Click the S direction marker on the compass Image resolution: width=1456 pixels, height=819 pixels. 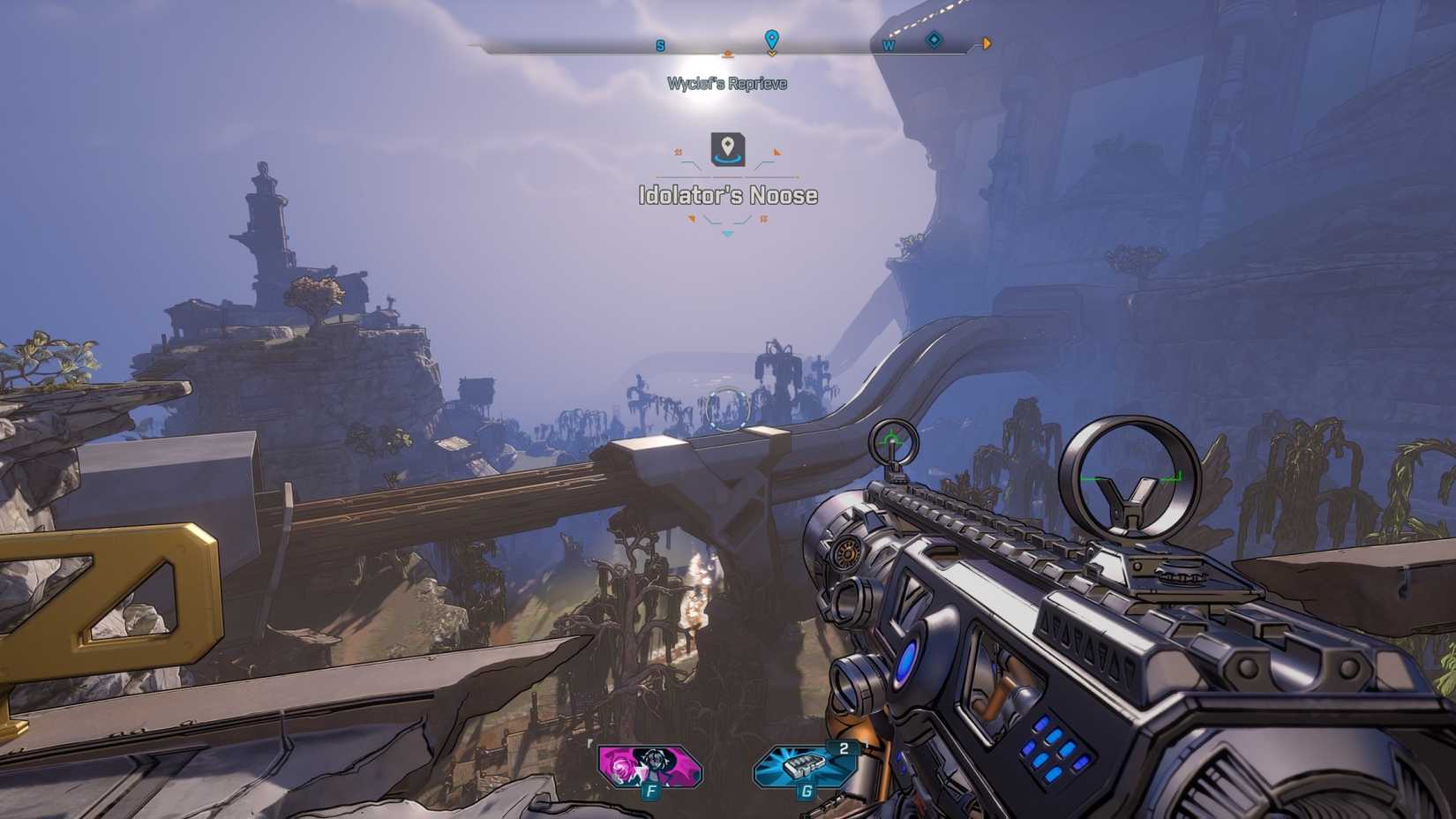tap(660, 45)
